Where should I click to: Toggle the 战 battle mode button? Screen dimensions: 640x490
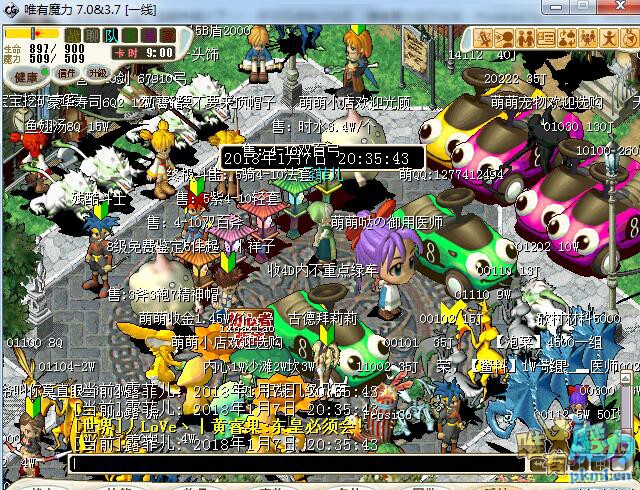[x=73, y=35]
